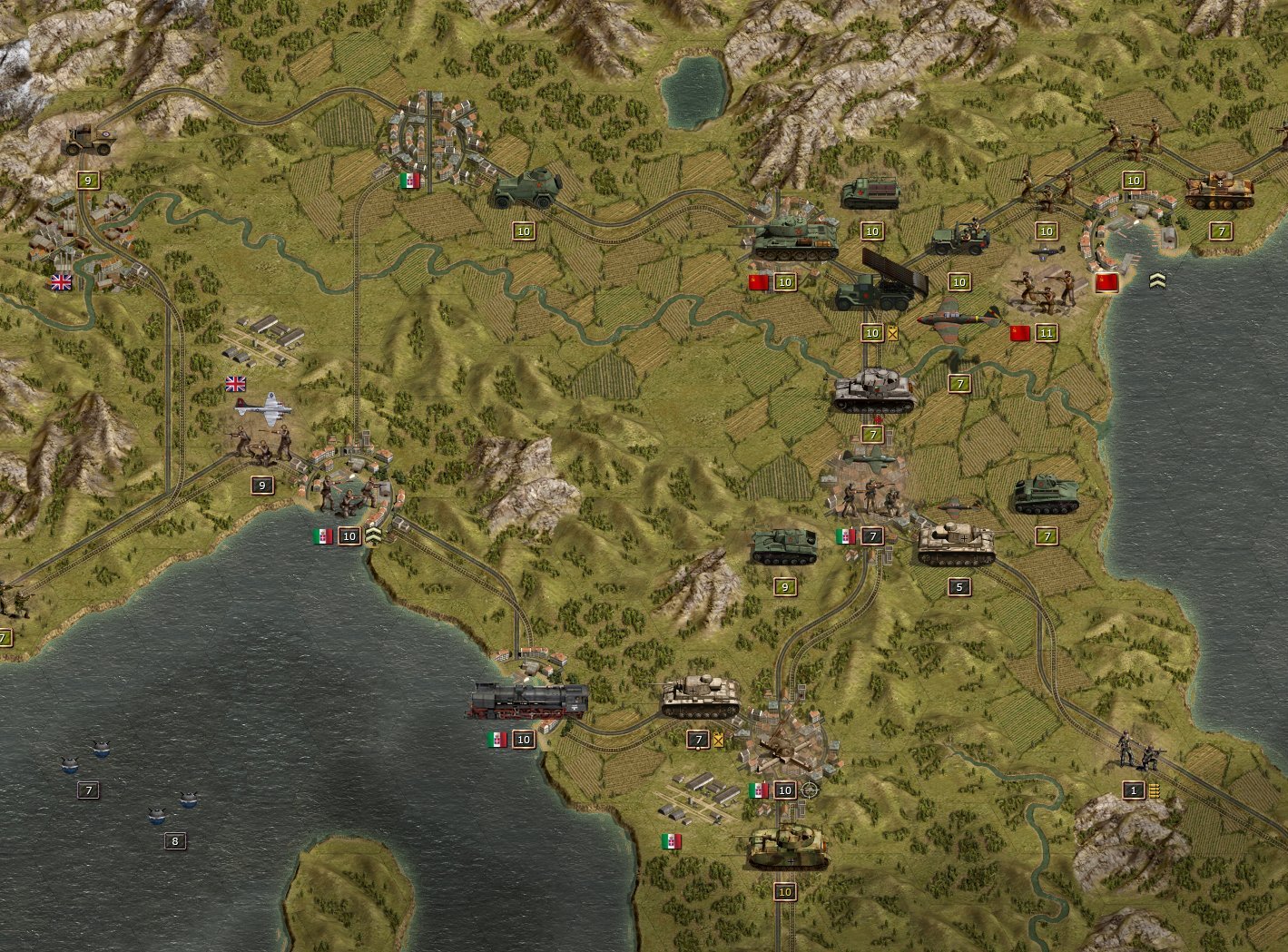Click the strength-11 badge of the Soviet infantry

pos(1045,332)
